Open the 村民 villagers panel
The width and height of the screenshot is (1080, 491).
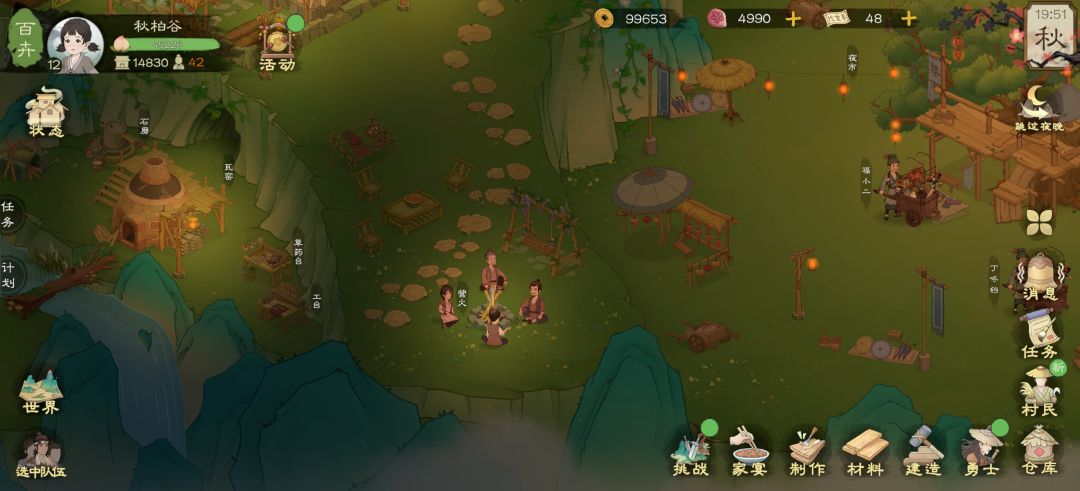point(1039,390)
